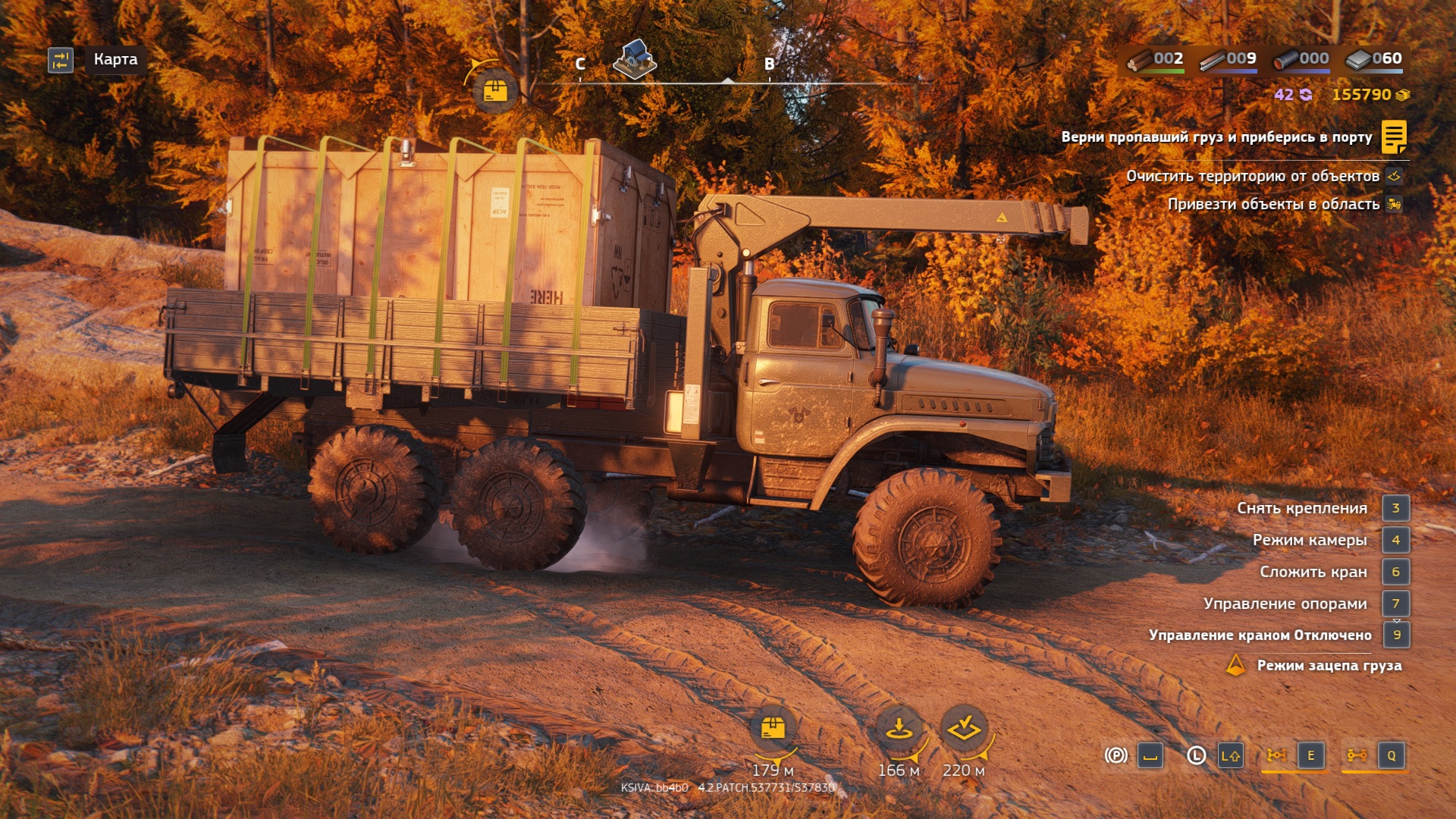Click the map swap arrows icon

61,60
